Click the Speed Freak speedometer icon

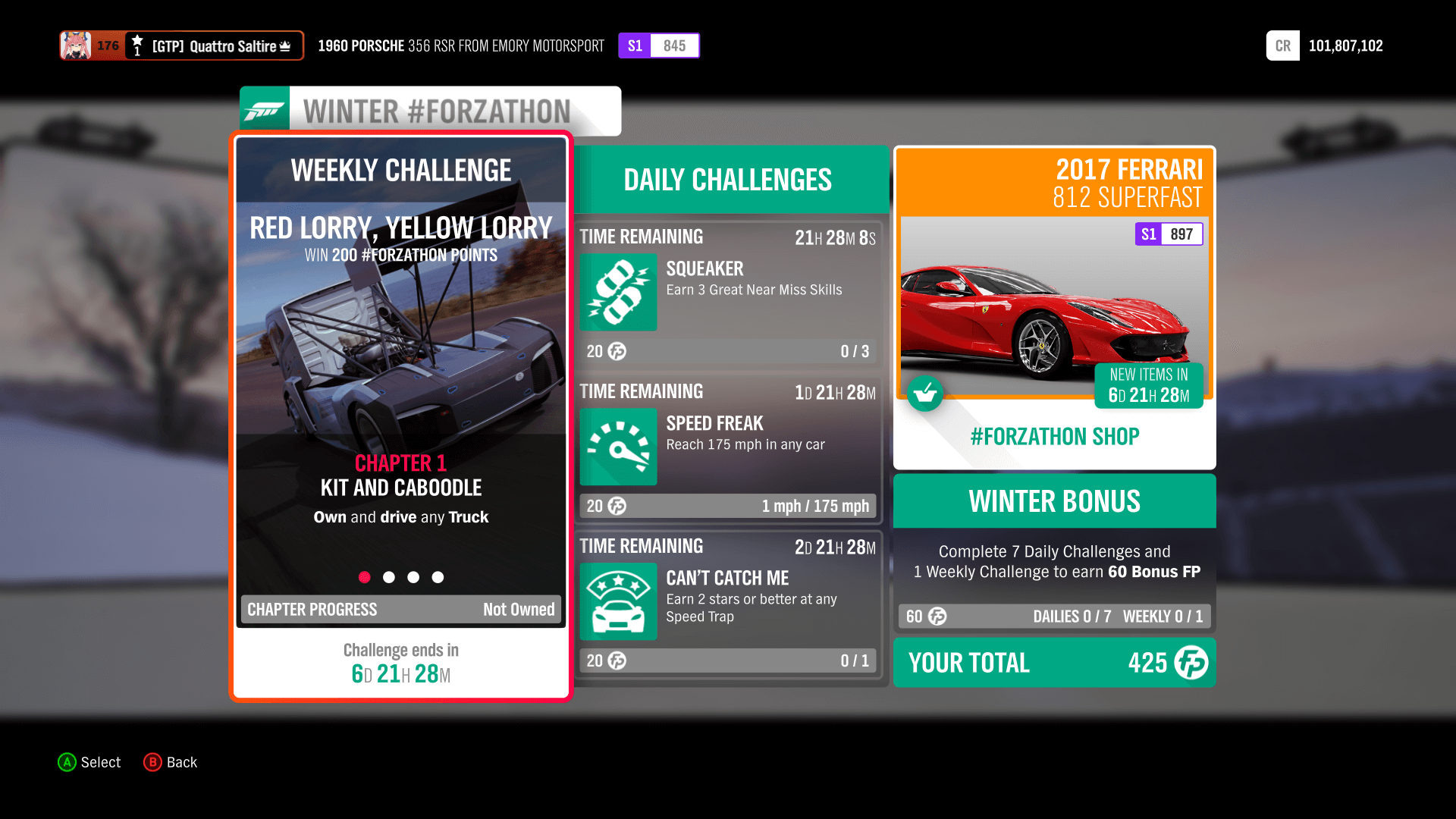click(617, 447)
